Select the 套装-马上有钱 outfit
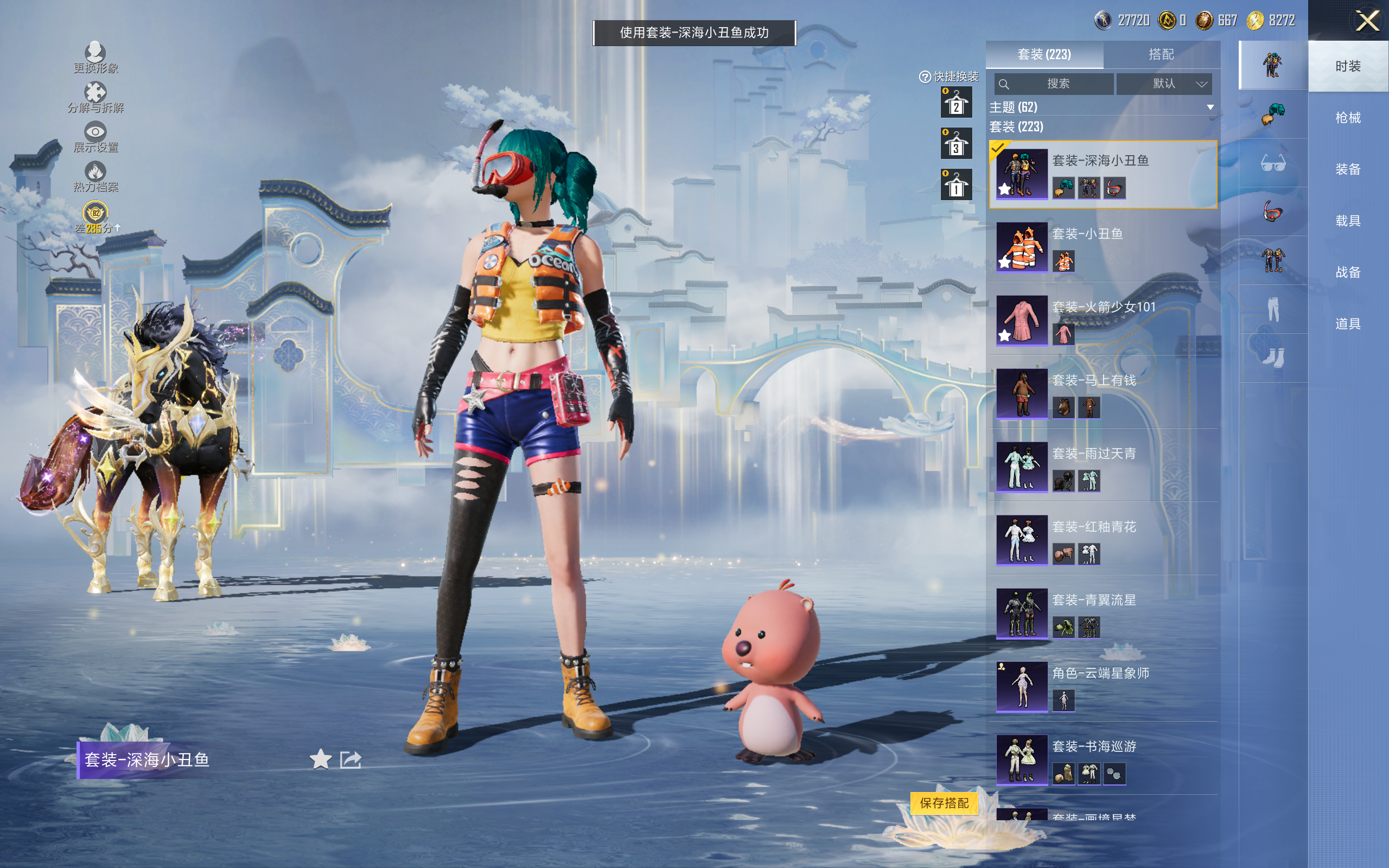This screenshot has width=1389, height=868. (1102, 394)
